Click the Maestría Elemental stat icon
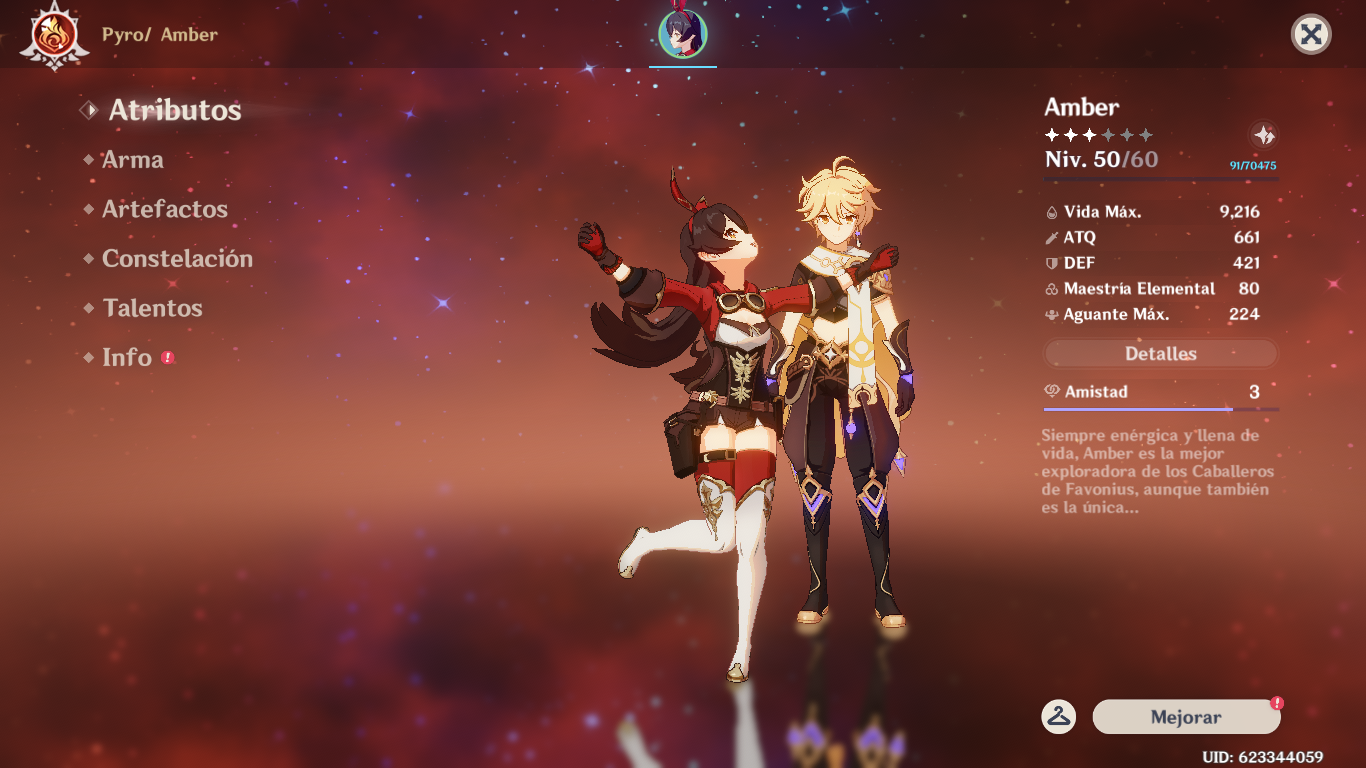Image resolution: width=1366 pixels, height=768 pixels. click(x=1053, y=289)
